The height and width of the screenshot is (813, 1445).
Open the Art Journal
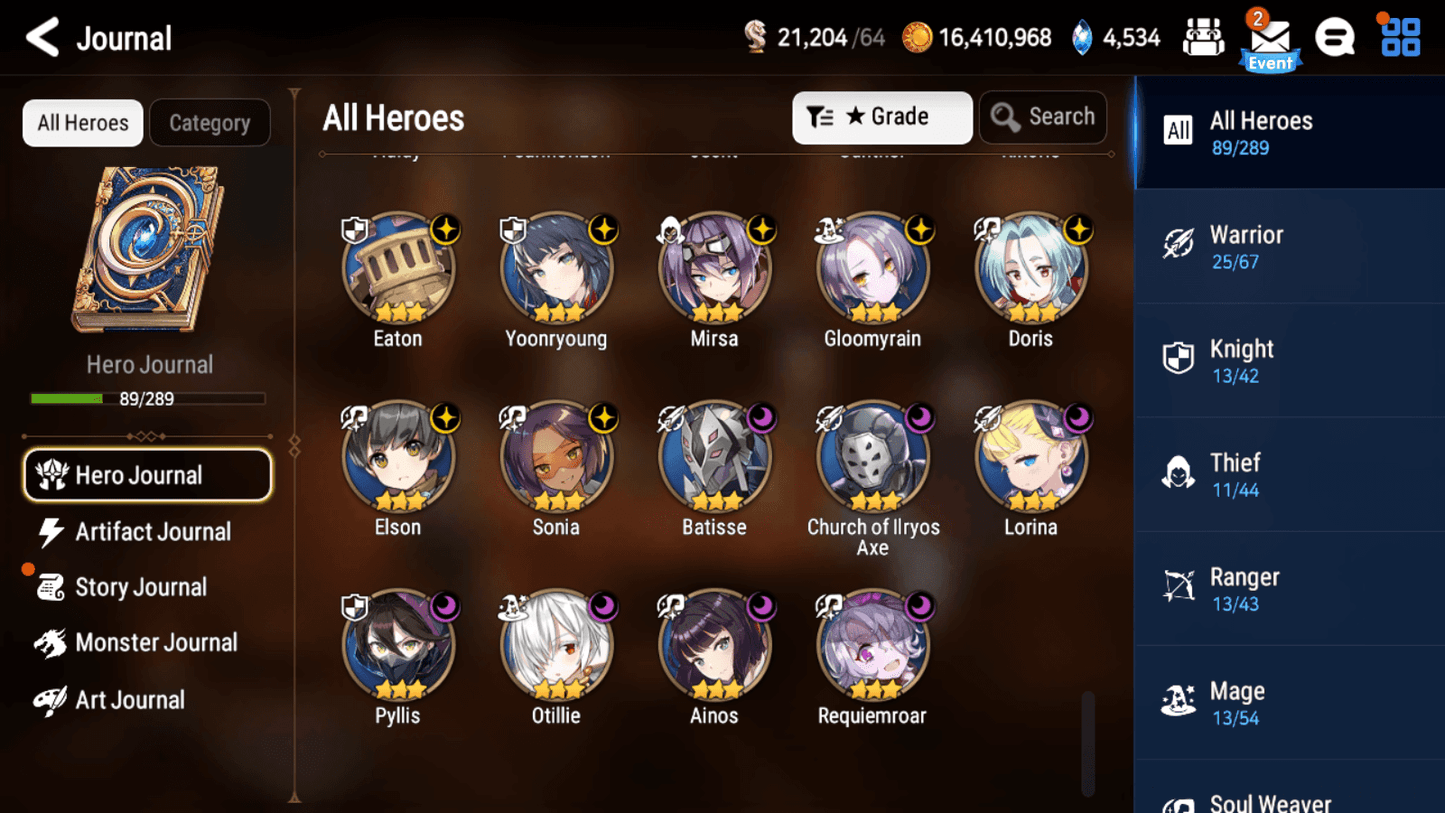130,700
